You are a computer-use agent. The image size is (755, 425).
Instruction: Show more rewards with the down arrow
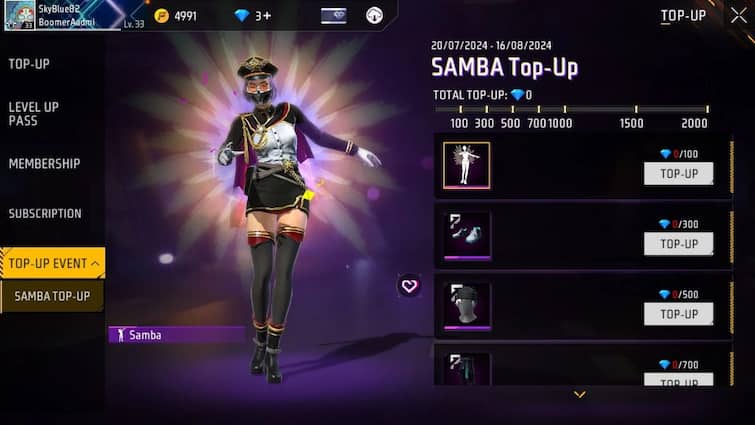click(x=579, y=394)
